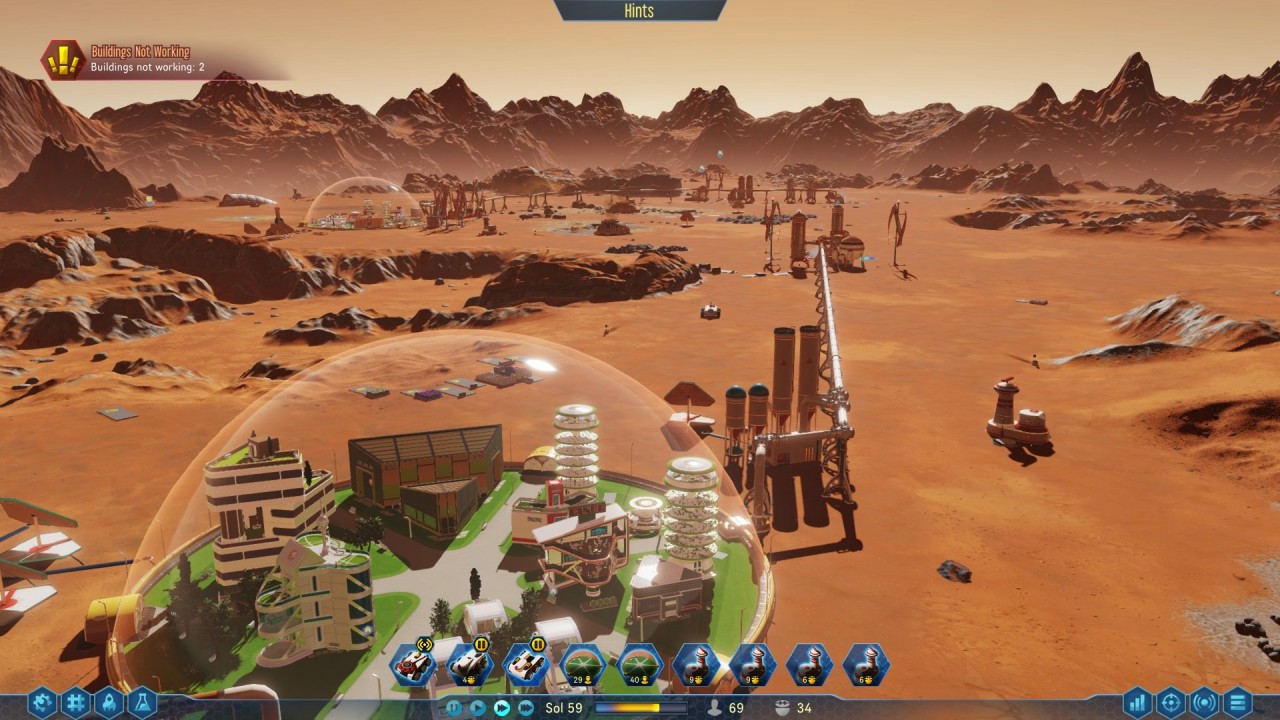Screen dimensions: 1280x720
Task: Select the pinned rover with 4 drones
Action: pos(468,664)
